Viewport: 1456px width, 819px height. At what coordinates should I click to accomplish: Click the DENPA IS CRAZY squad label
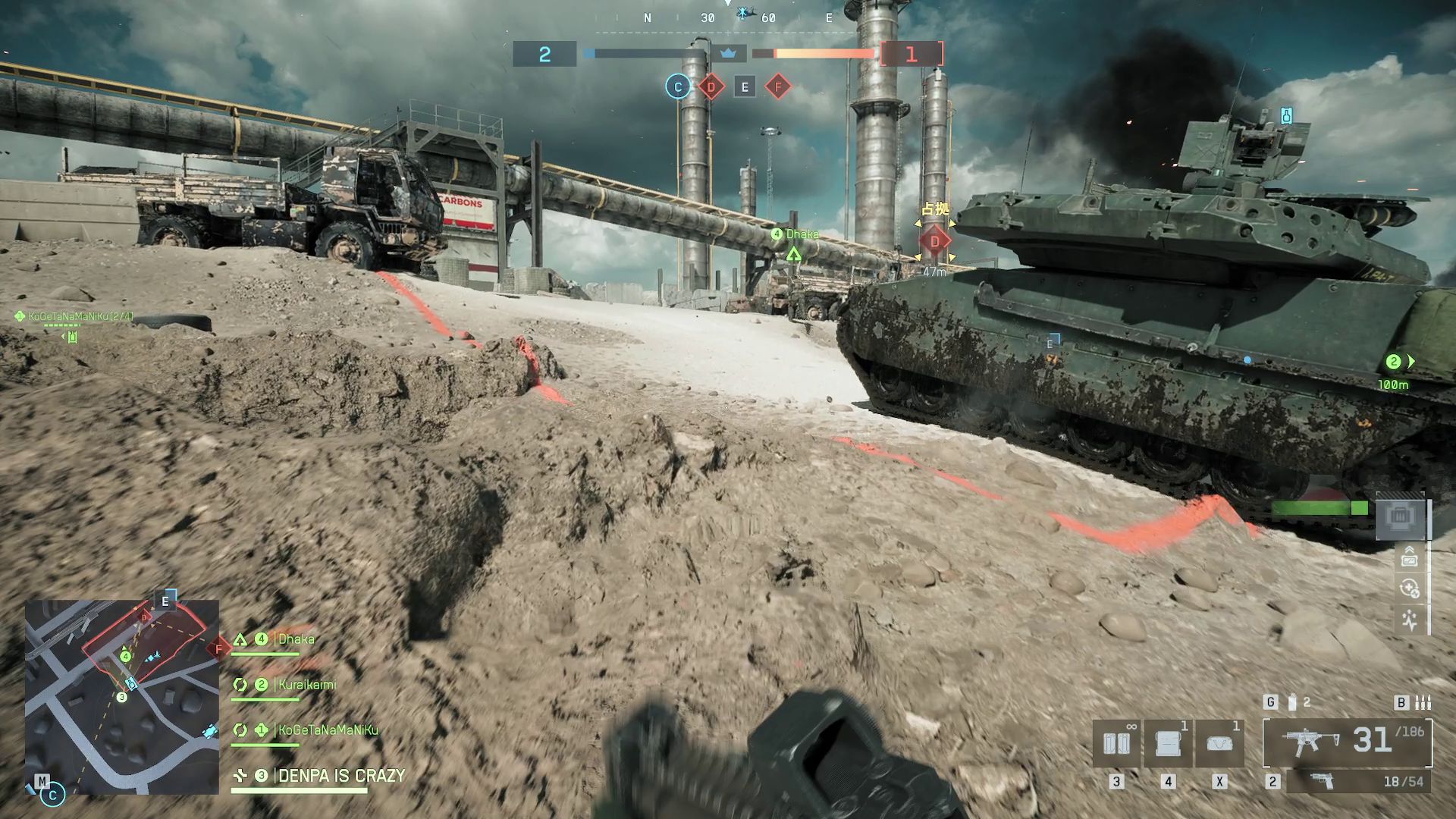pos(340,777)
